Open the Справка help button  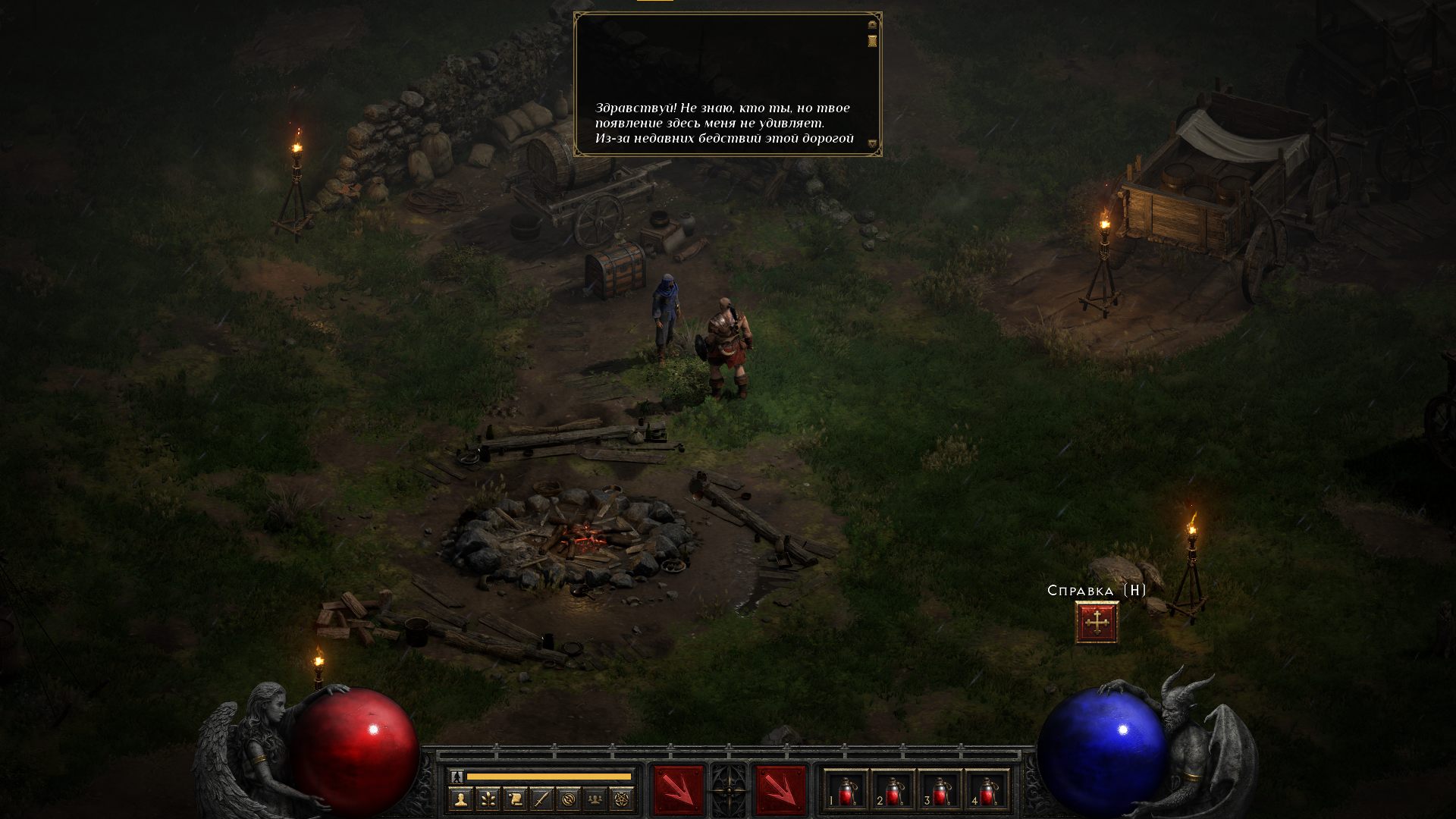tap(1097, 623)
